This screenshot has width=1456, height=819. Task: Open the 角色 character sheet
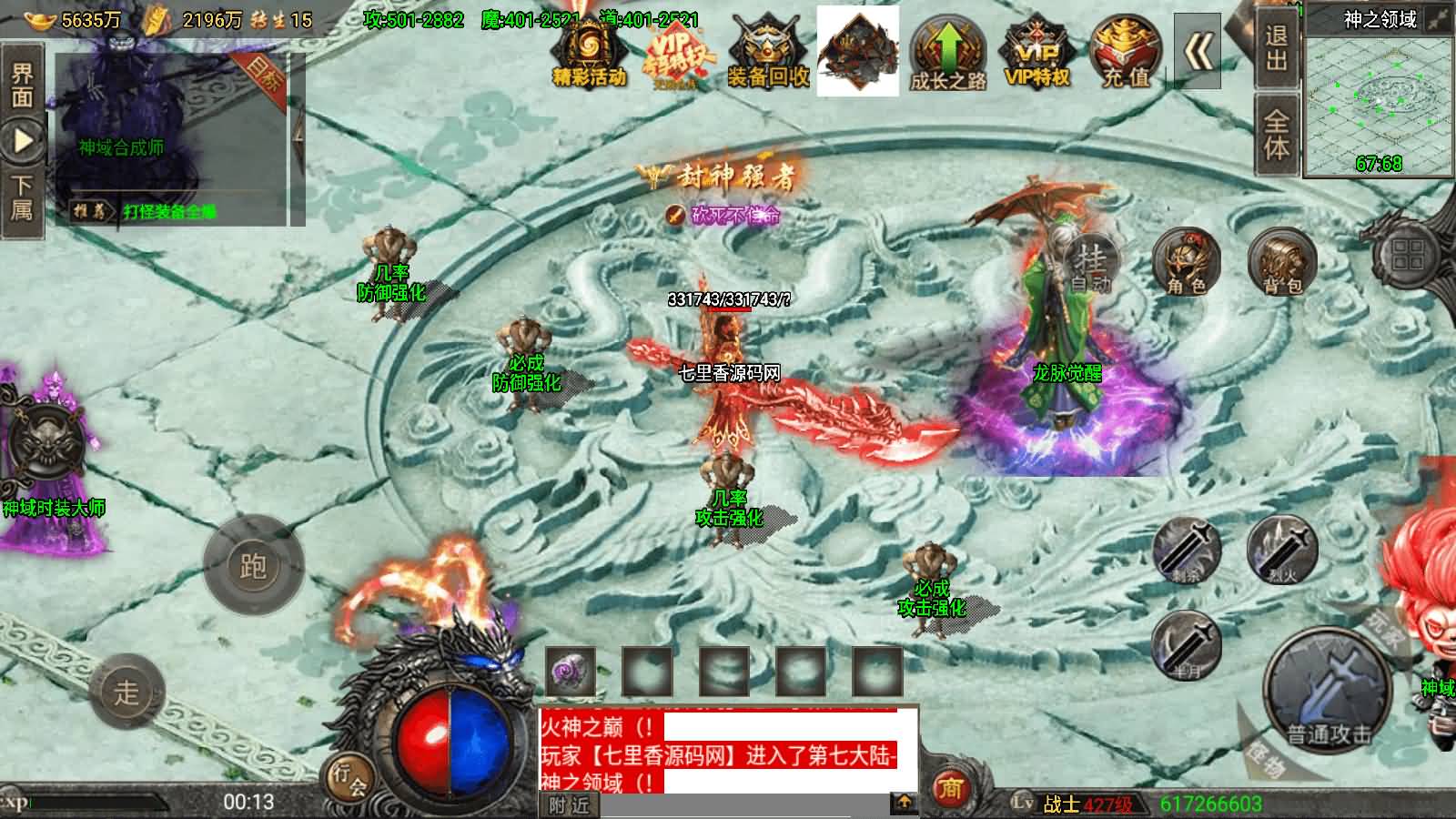click(1186, 262)
